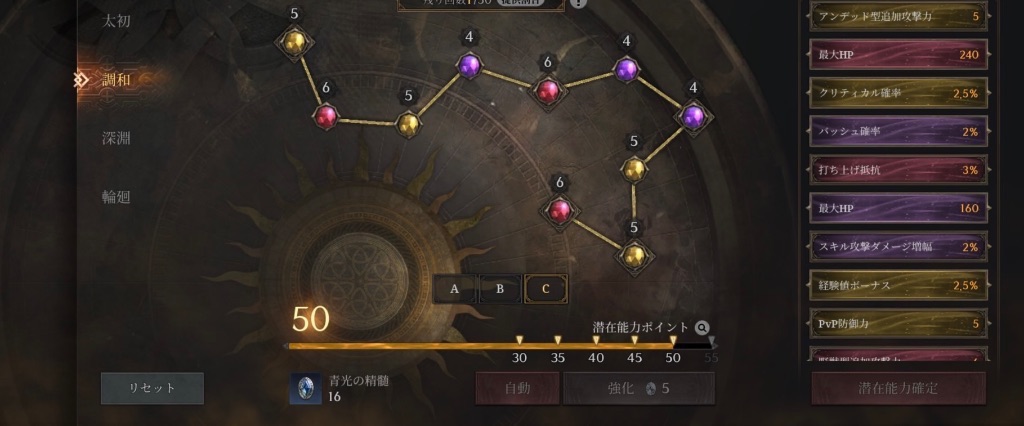
Task: Activate the 自動 button
Action: (x=517, y=388)
